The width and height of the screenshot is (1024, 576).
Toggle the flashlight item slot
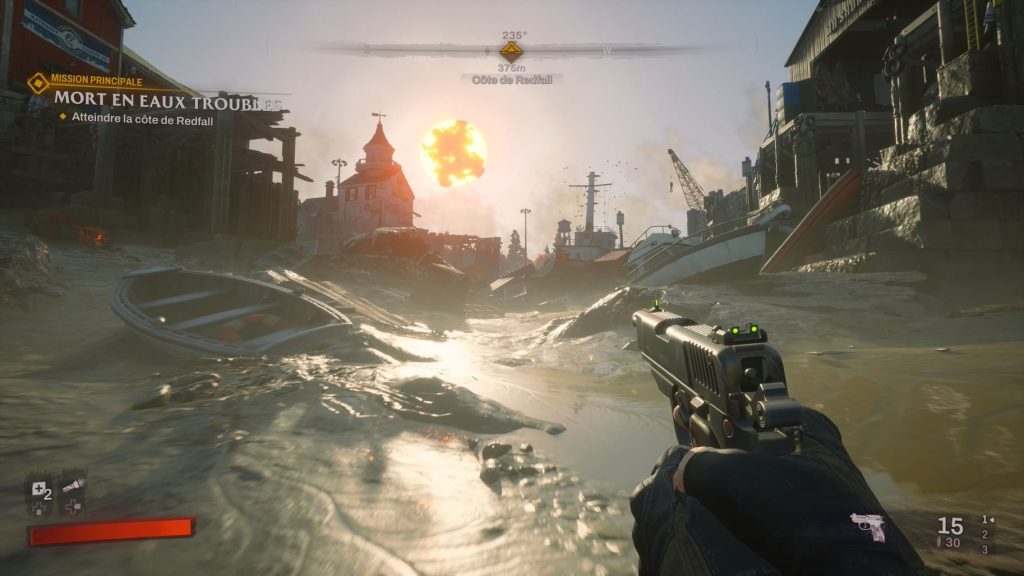72,486
